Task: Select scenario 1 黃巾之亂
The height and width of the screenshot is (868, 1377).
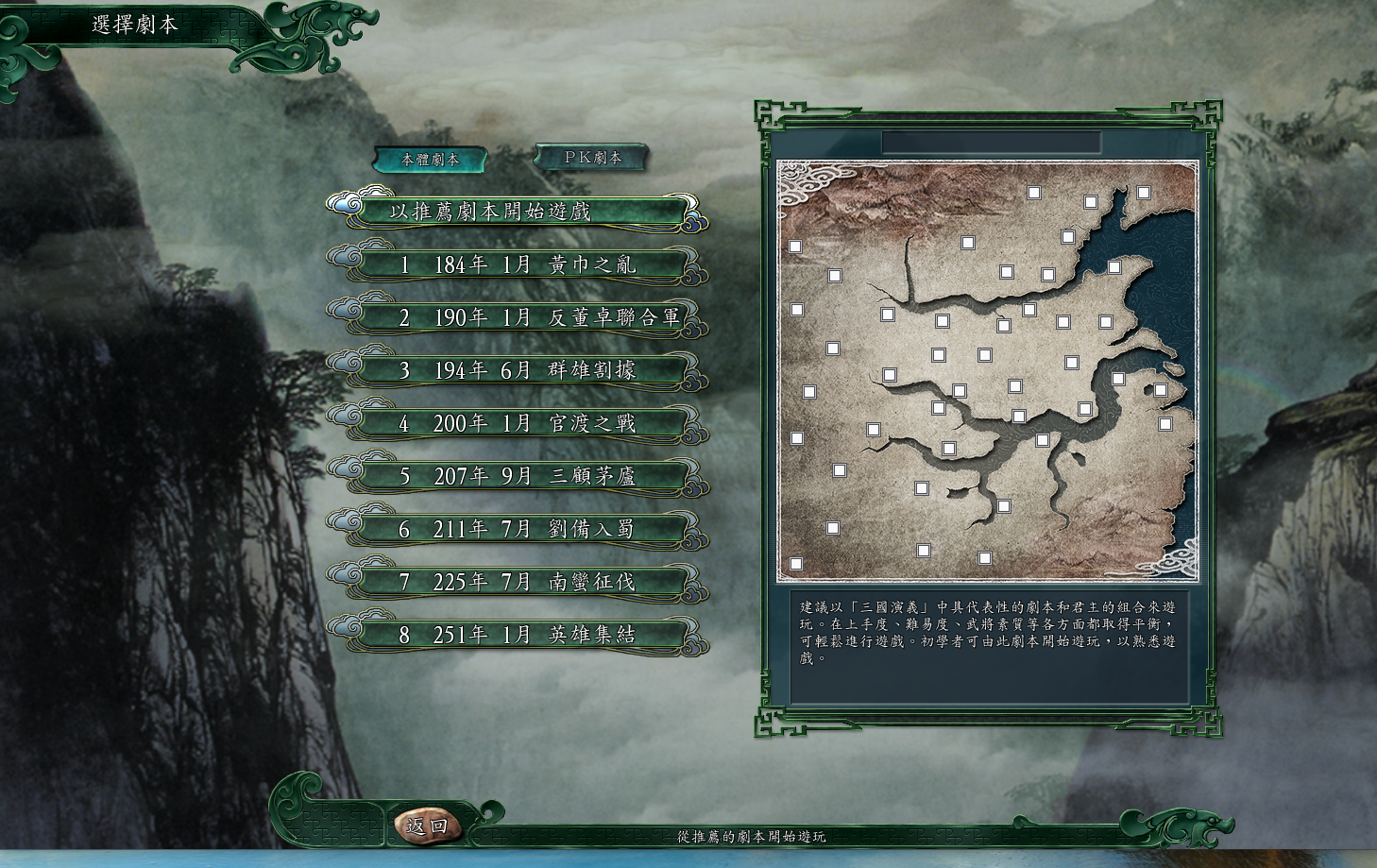Action: [x=520, y=266]
